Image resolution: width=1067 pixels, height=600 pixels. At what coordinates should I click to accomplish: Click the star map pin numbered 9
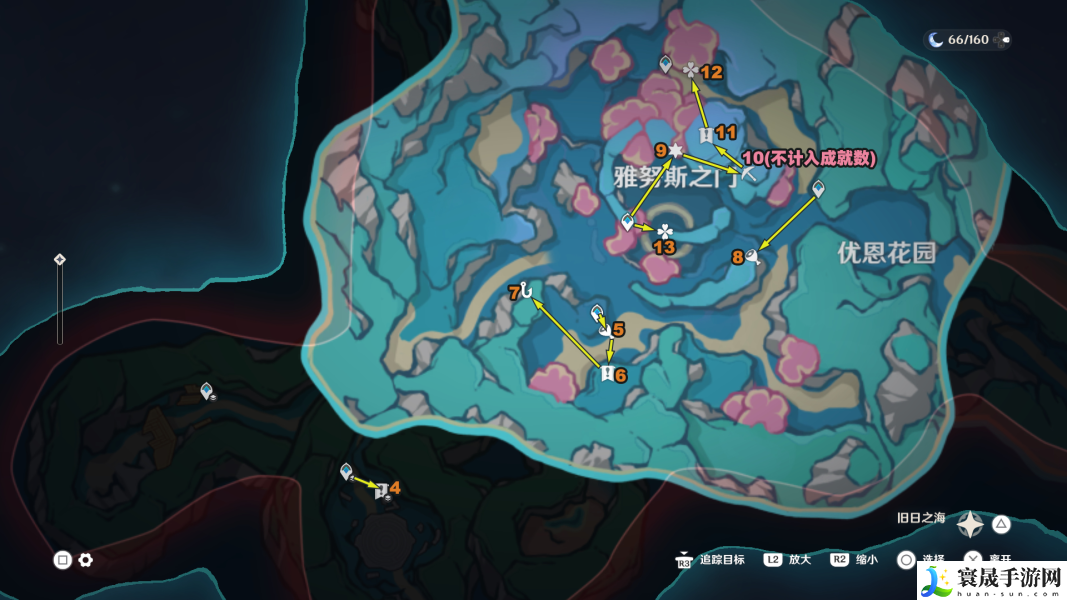(676, 150)
